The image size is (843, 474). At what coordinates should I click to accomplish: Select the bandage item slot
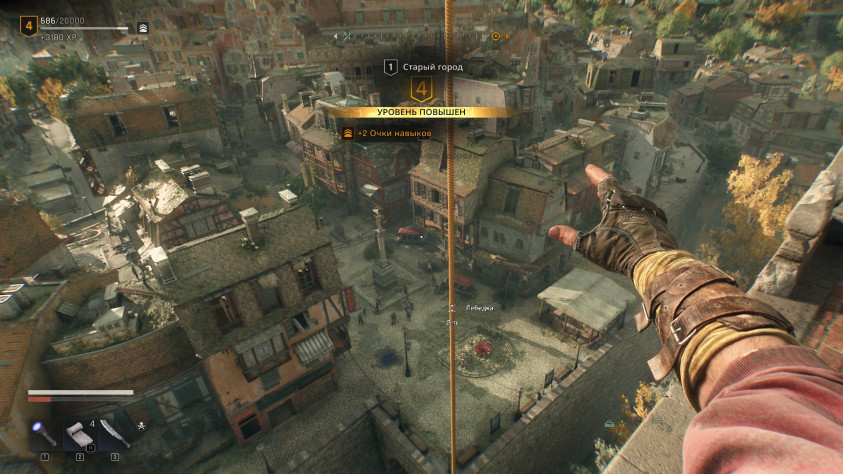(x=78, y=434)
